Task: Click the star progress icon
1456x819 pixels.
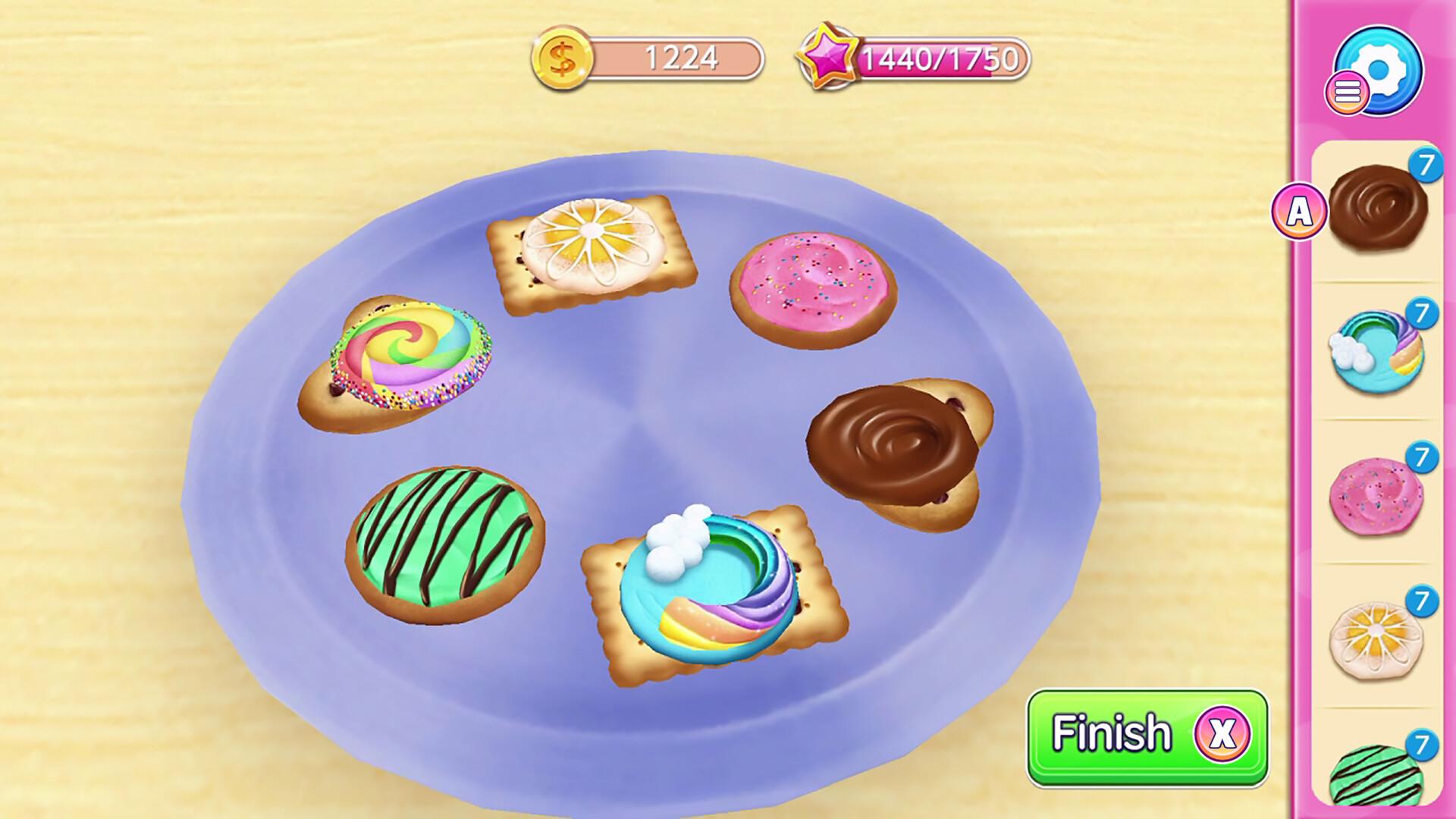Action: [830, 57]
